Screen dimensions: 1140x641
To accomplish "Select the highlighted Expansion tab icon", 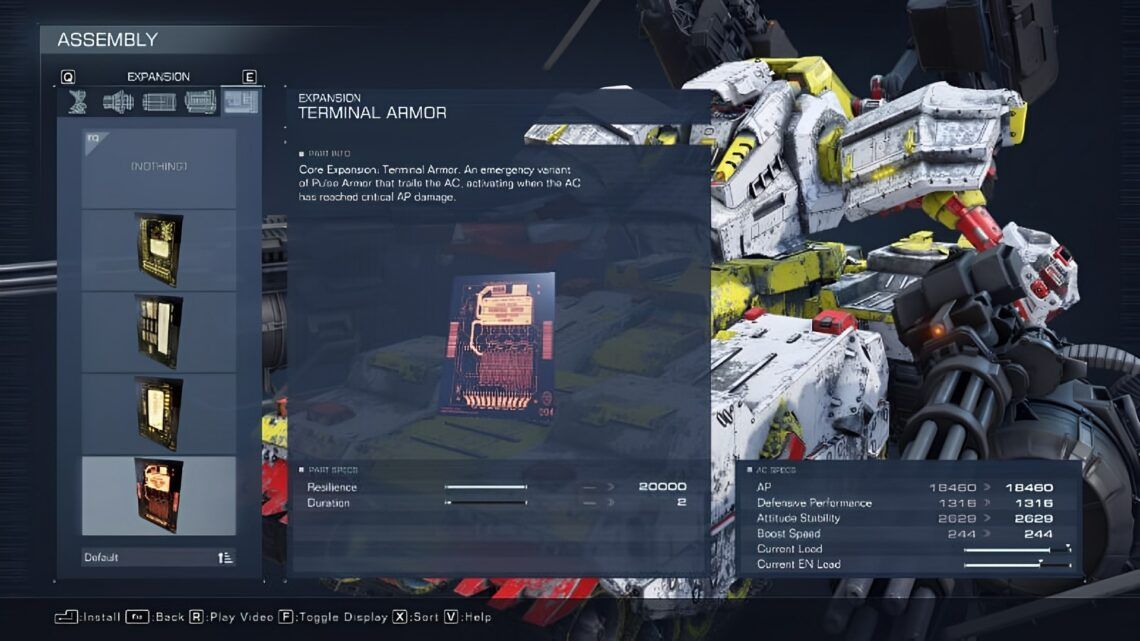I will pos(241,101).
